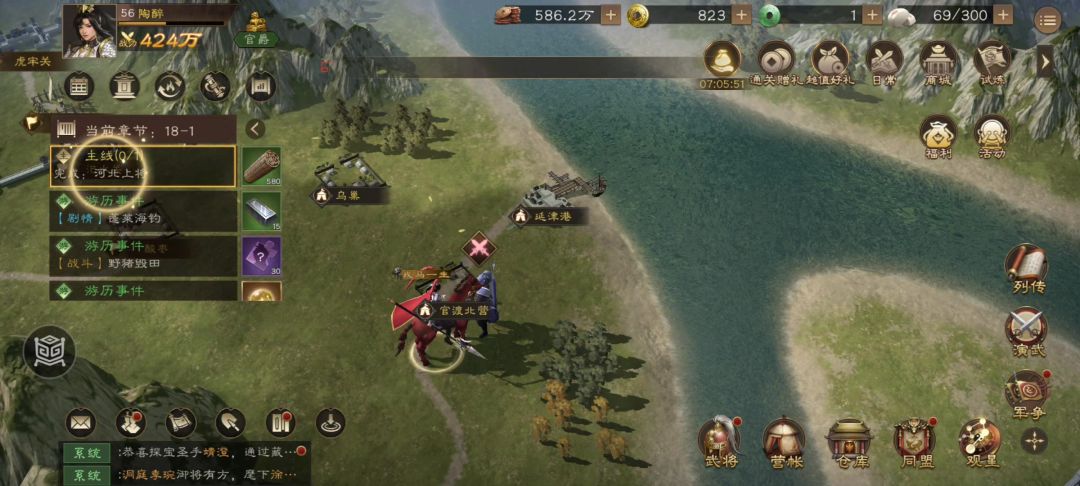Viewport: 1080px width, 486px height.
Task: Add more gold coins with the plus button
Action: 741,15
